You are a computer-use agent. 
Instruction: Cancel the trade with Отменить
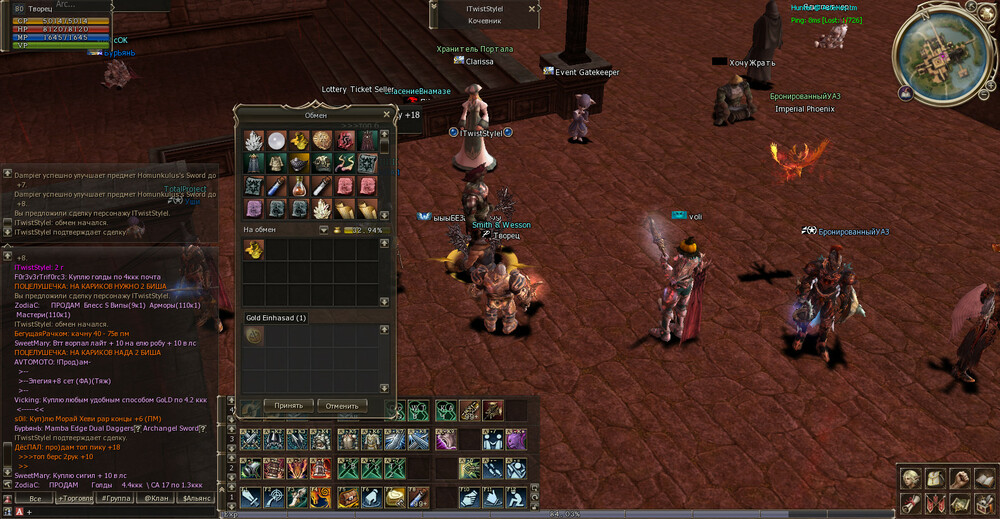342,406
